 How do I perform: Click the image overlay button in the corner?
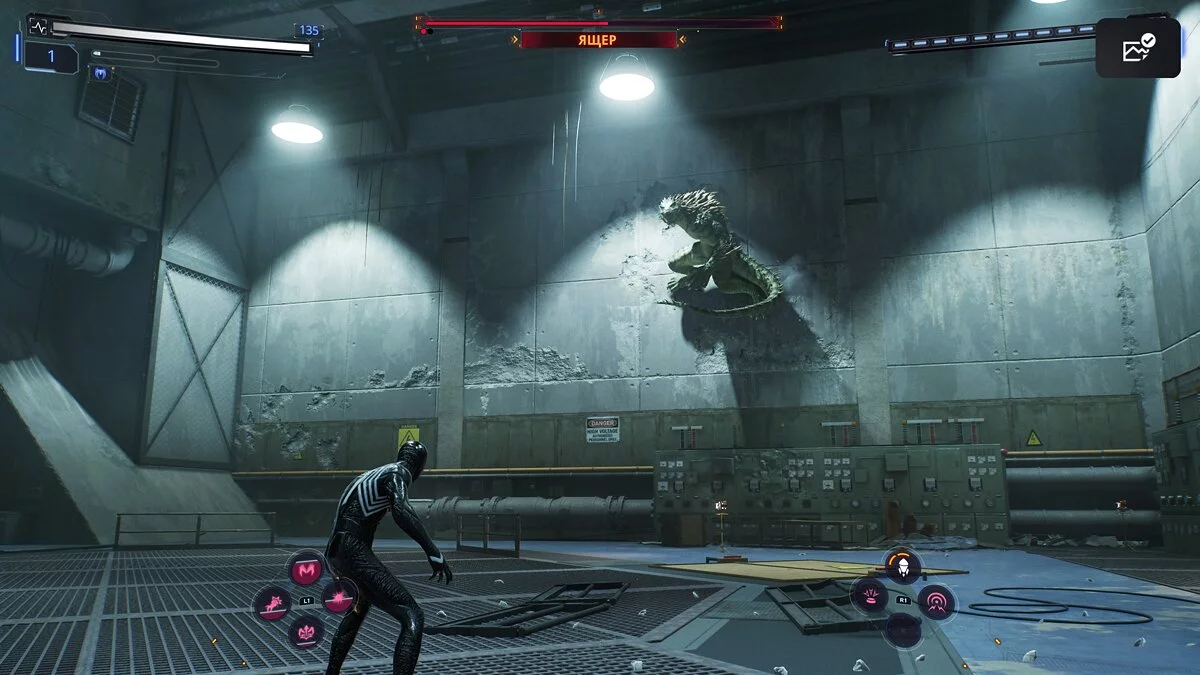[x=1137, y=48]
